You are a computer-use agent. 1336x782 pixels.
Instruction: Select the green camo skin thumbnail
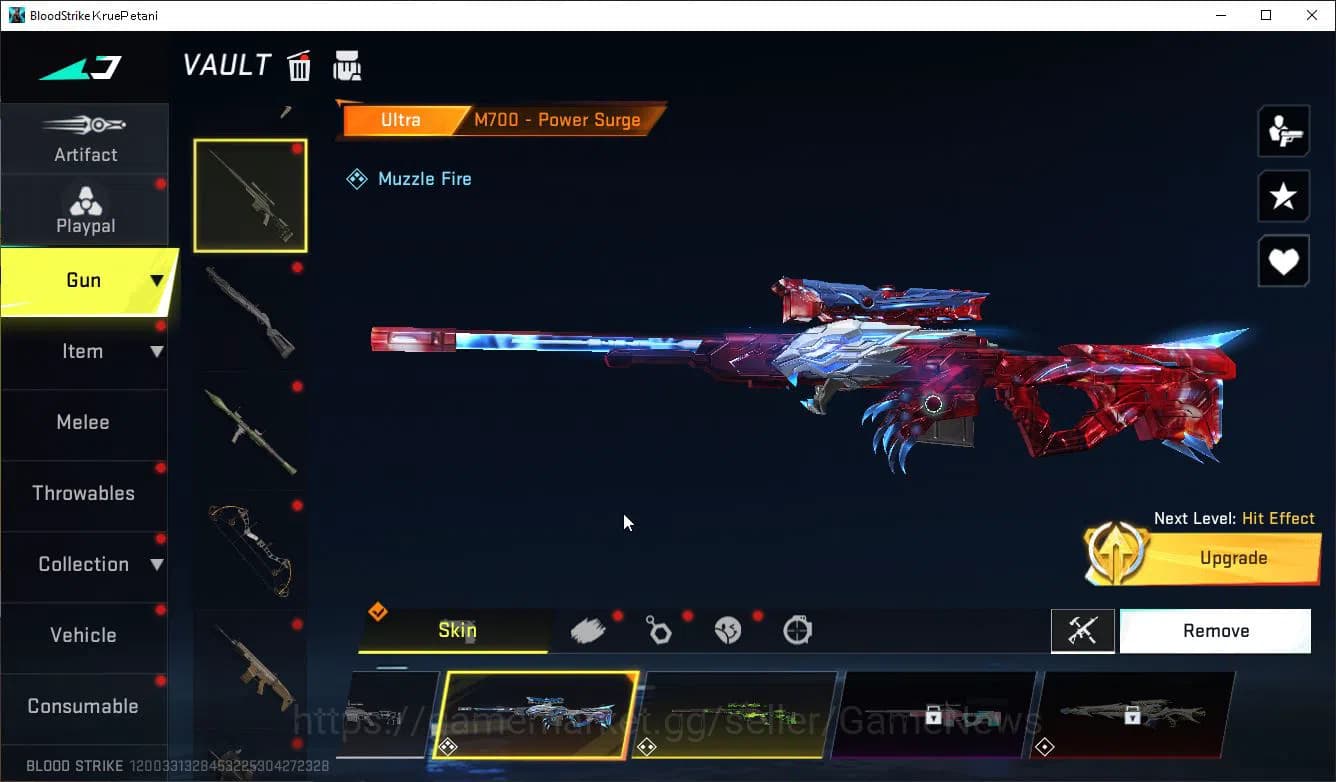pyautogui.click(x=740, y=716)
